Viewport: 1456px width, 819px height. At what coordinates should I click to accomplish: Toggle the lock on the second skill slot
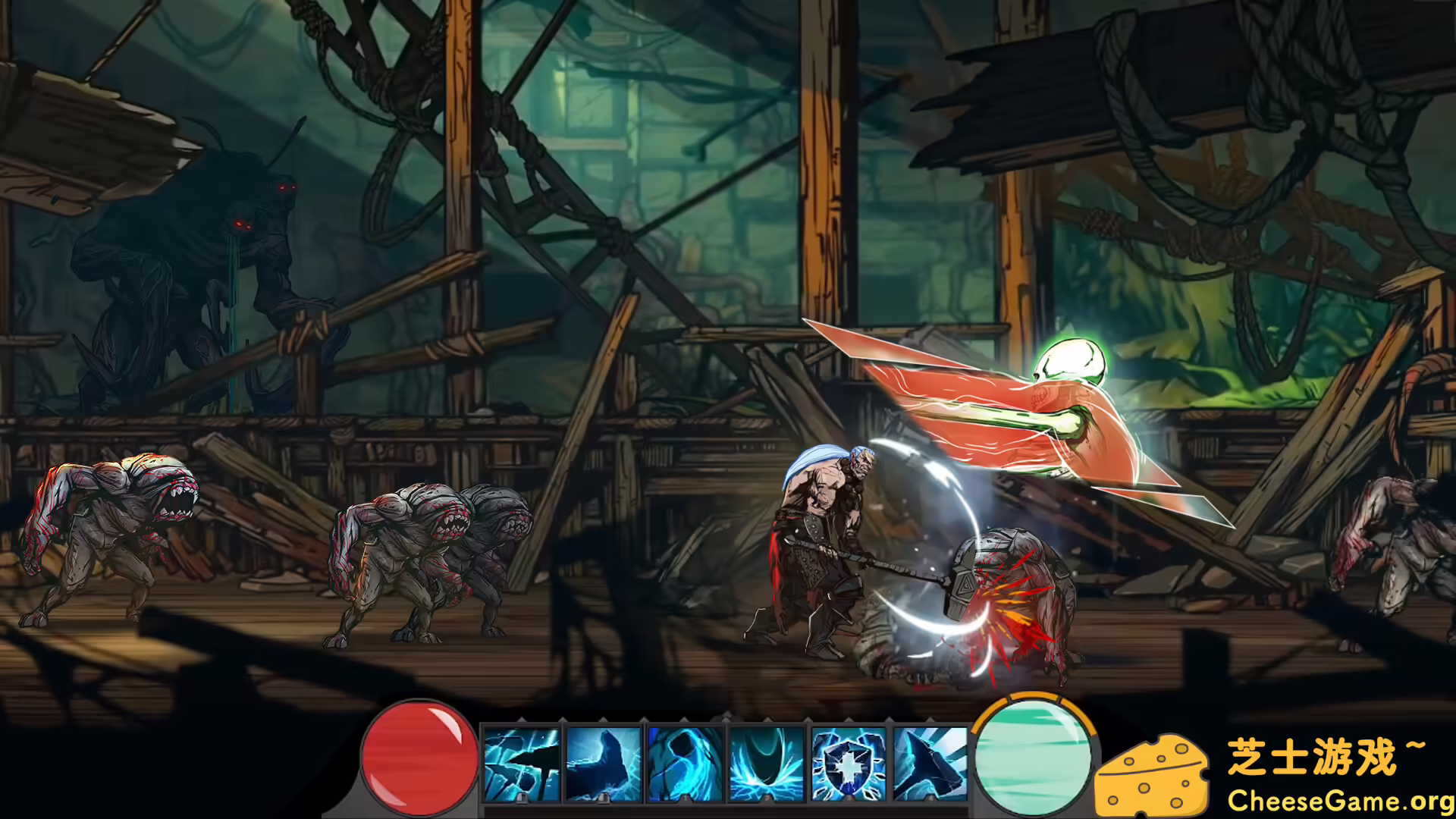pos(603,799)
